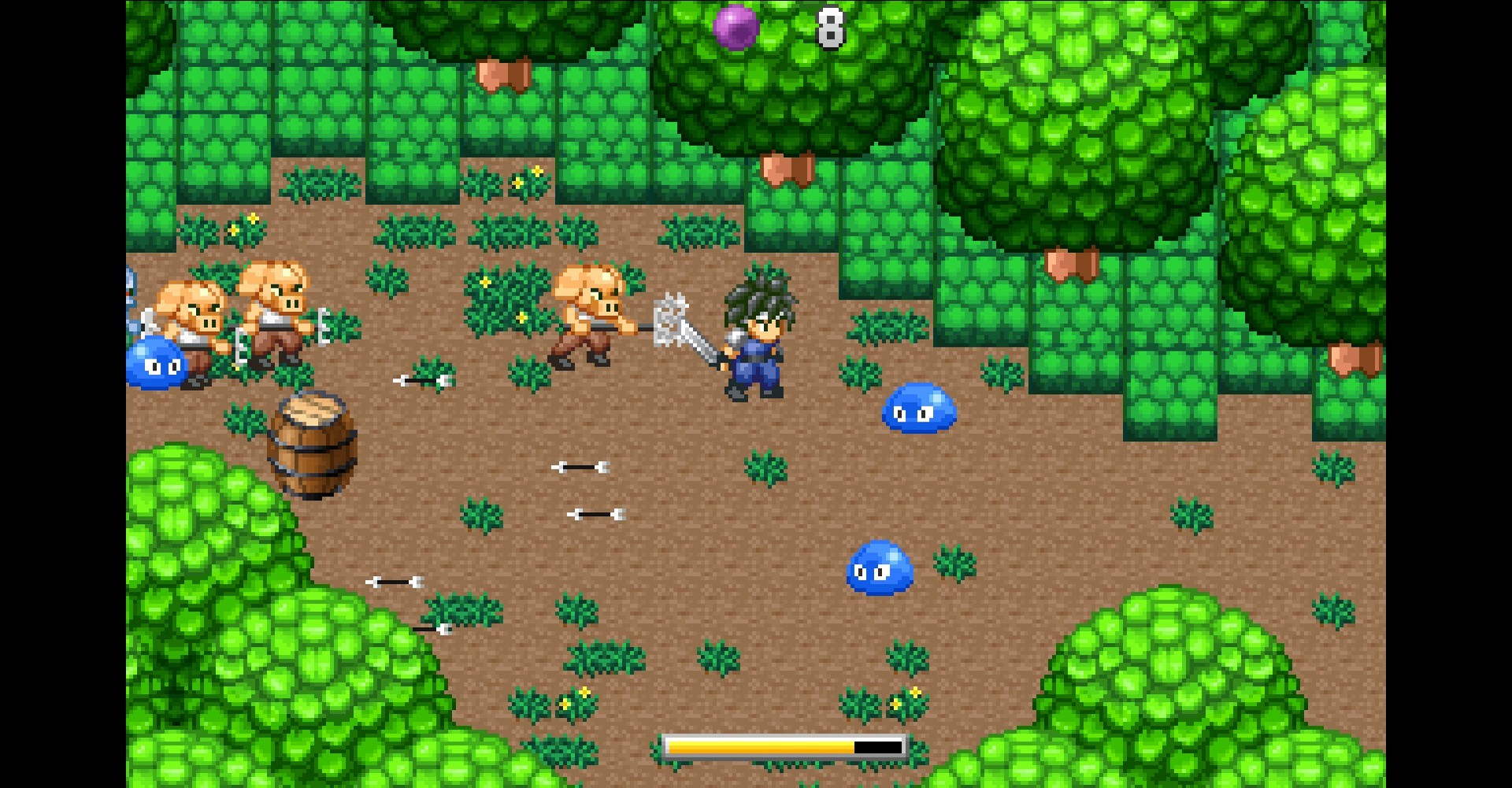
Task: Click the number 8 score counter
Action: [831, 30]
